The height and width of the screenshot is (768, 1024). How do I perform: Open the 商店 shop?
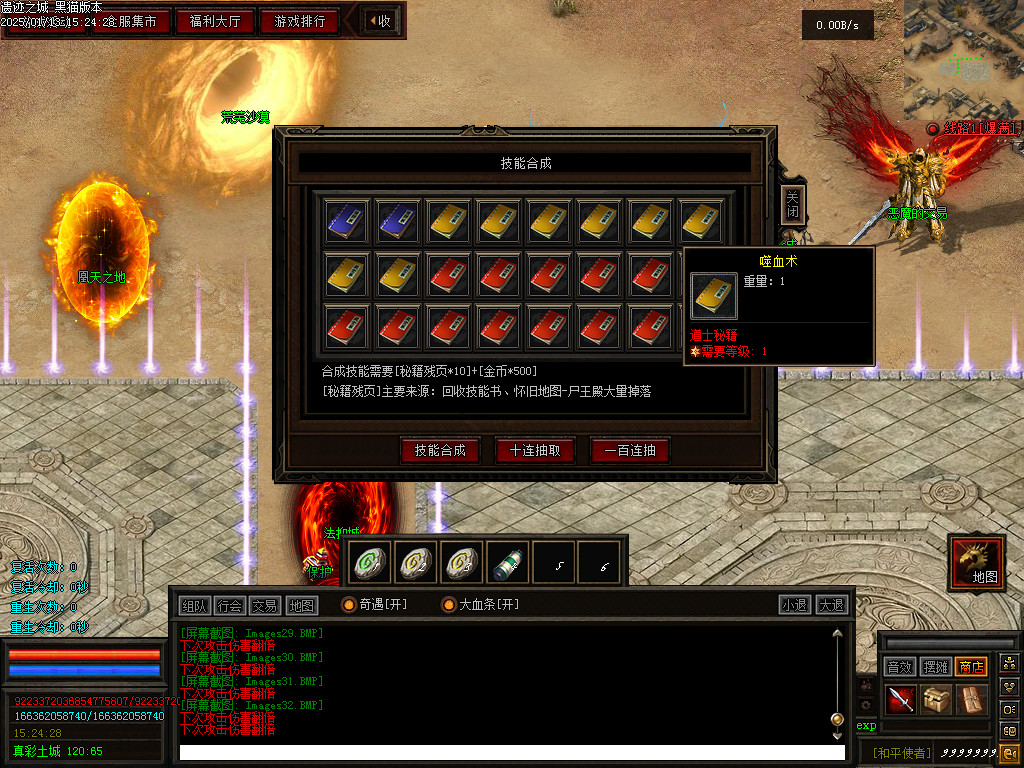[971, 667]
